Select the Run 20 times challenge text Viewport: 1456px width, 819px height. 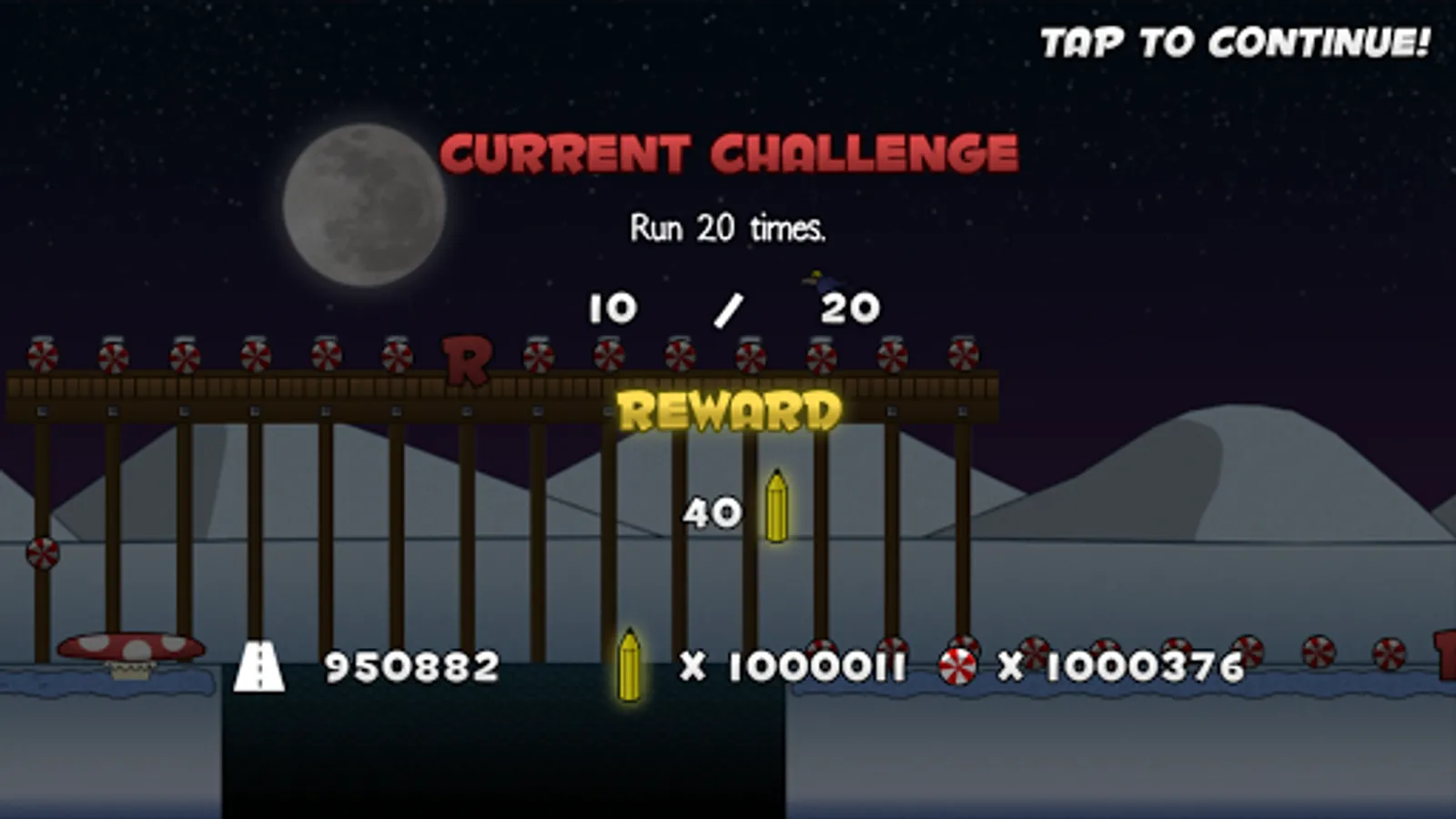click(728, 229)
